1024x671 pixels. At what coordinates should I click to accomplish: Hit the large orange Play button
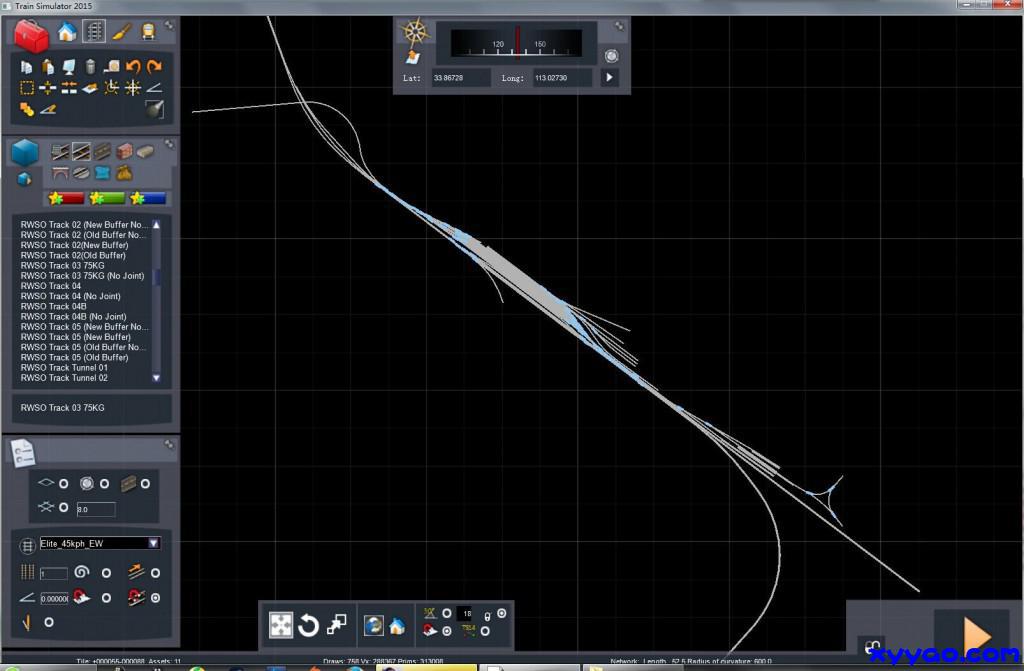coord(976,634)
